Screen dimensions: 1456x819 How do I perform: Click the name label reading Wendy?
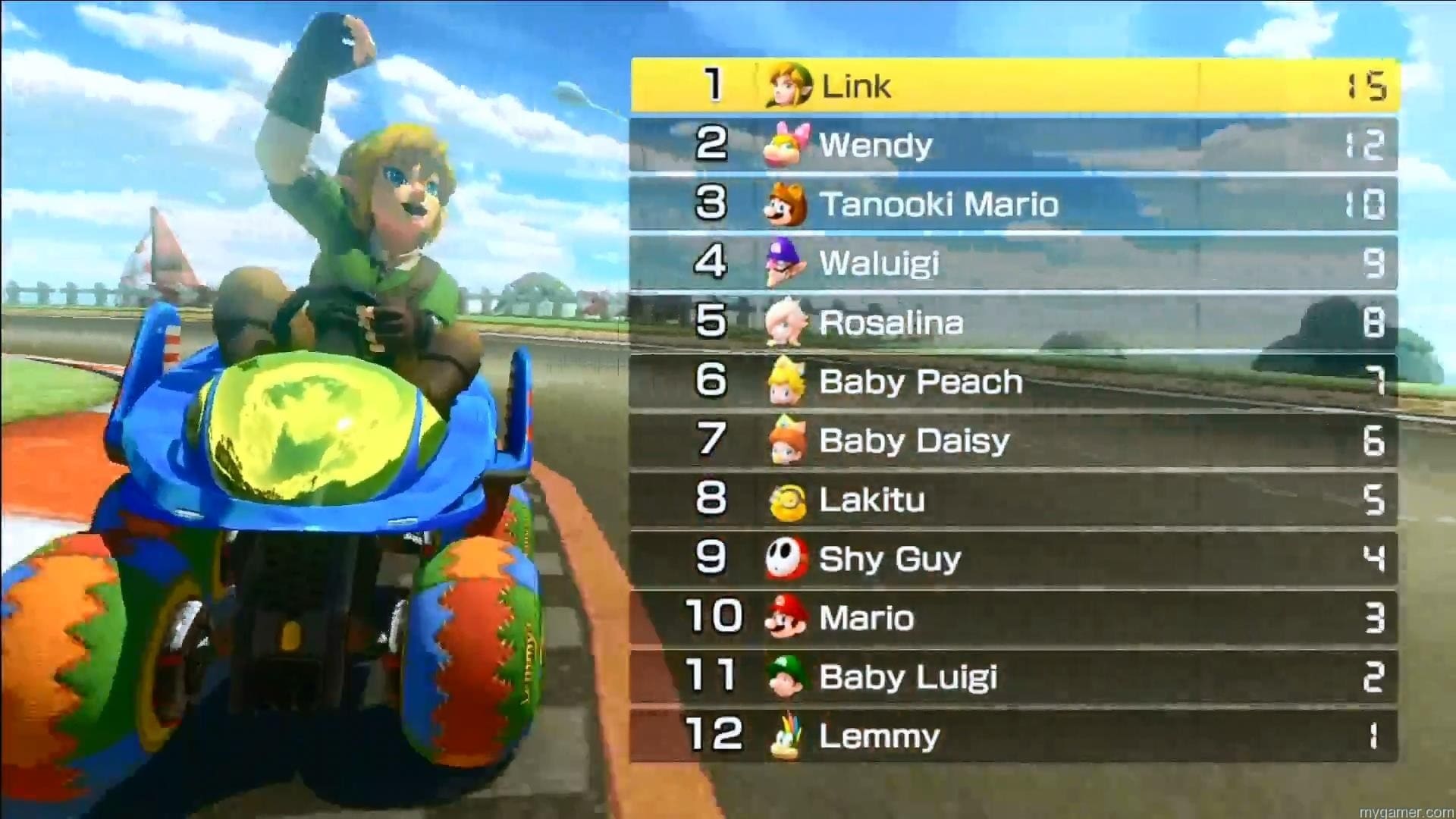click(x=876, y=145)
